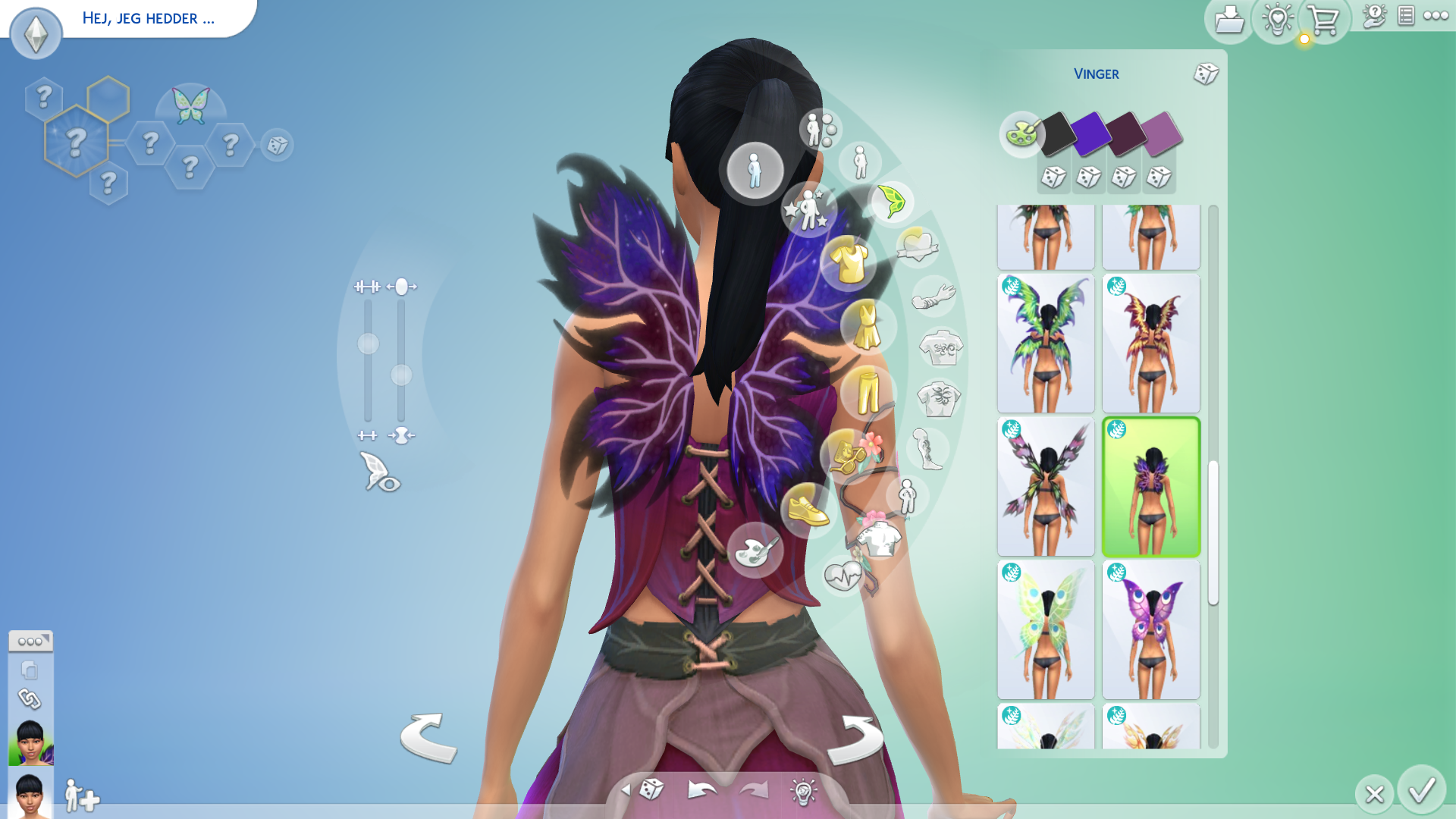Open the butterfly fairy occult aspiration
Image resolution: width=1456 pixels, height=819 pixels.
[x=190, y=106]
